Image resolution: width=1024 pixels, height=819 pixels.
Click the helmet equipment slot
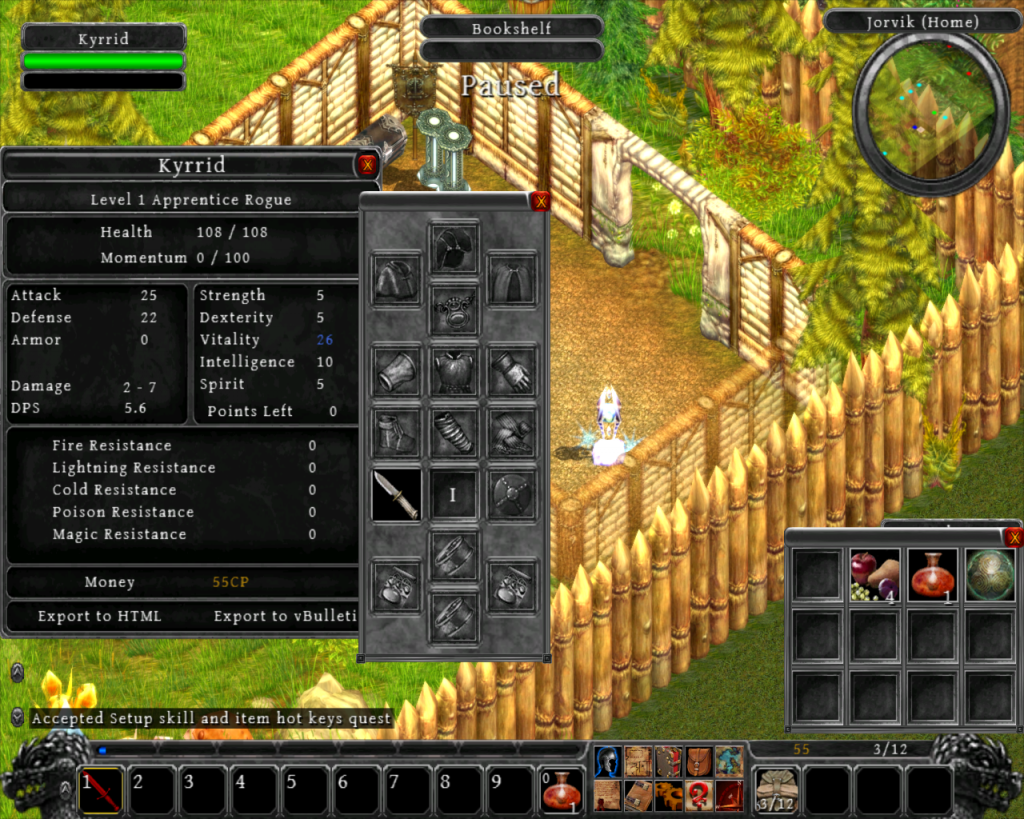454,248
